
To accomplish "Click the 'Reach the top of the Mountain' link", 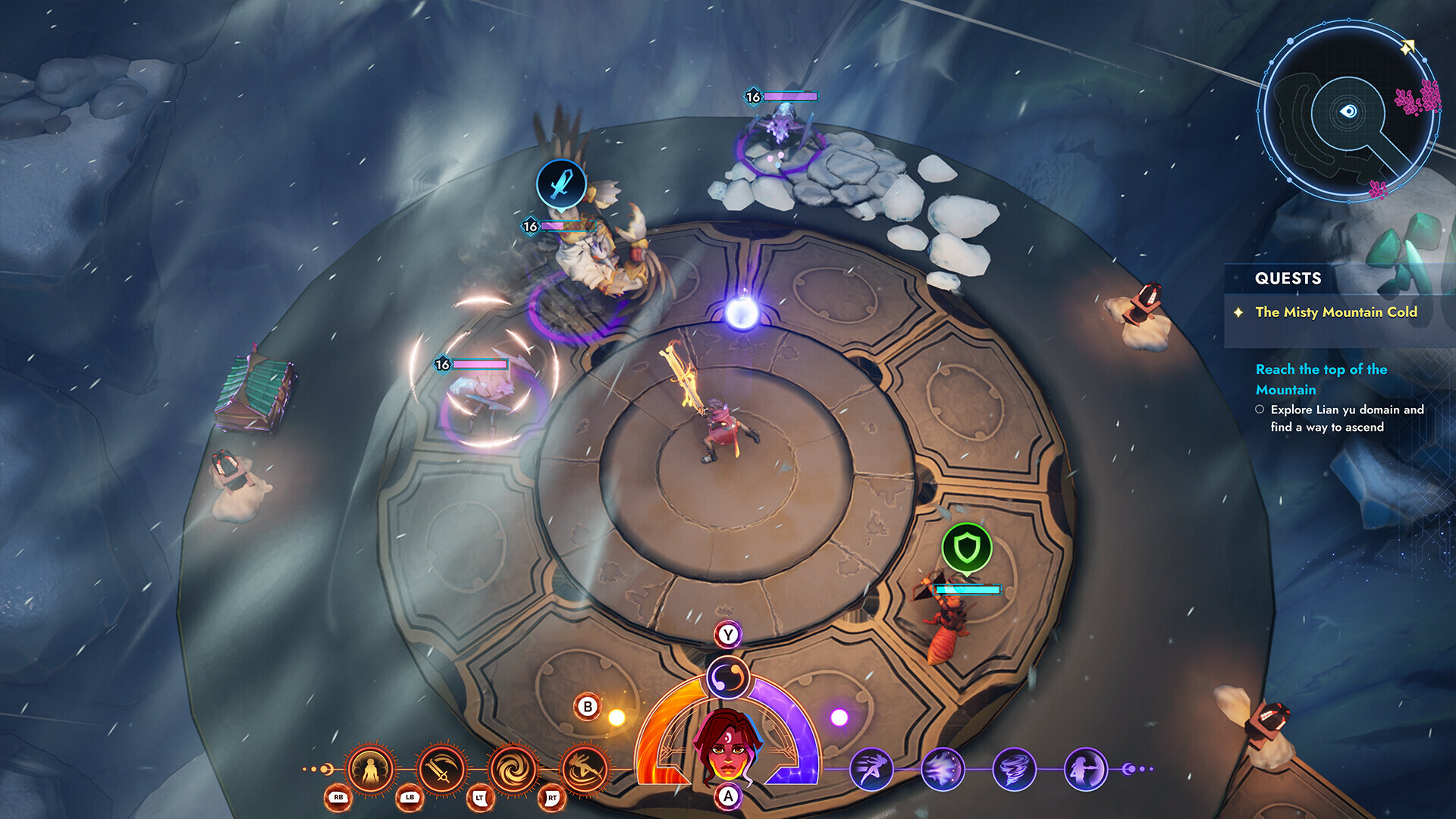I will coord(1323,379).
